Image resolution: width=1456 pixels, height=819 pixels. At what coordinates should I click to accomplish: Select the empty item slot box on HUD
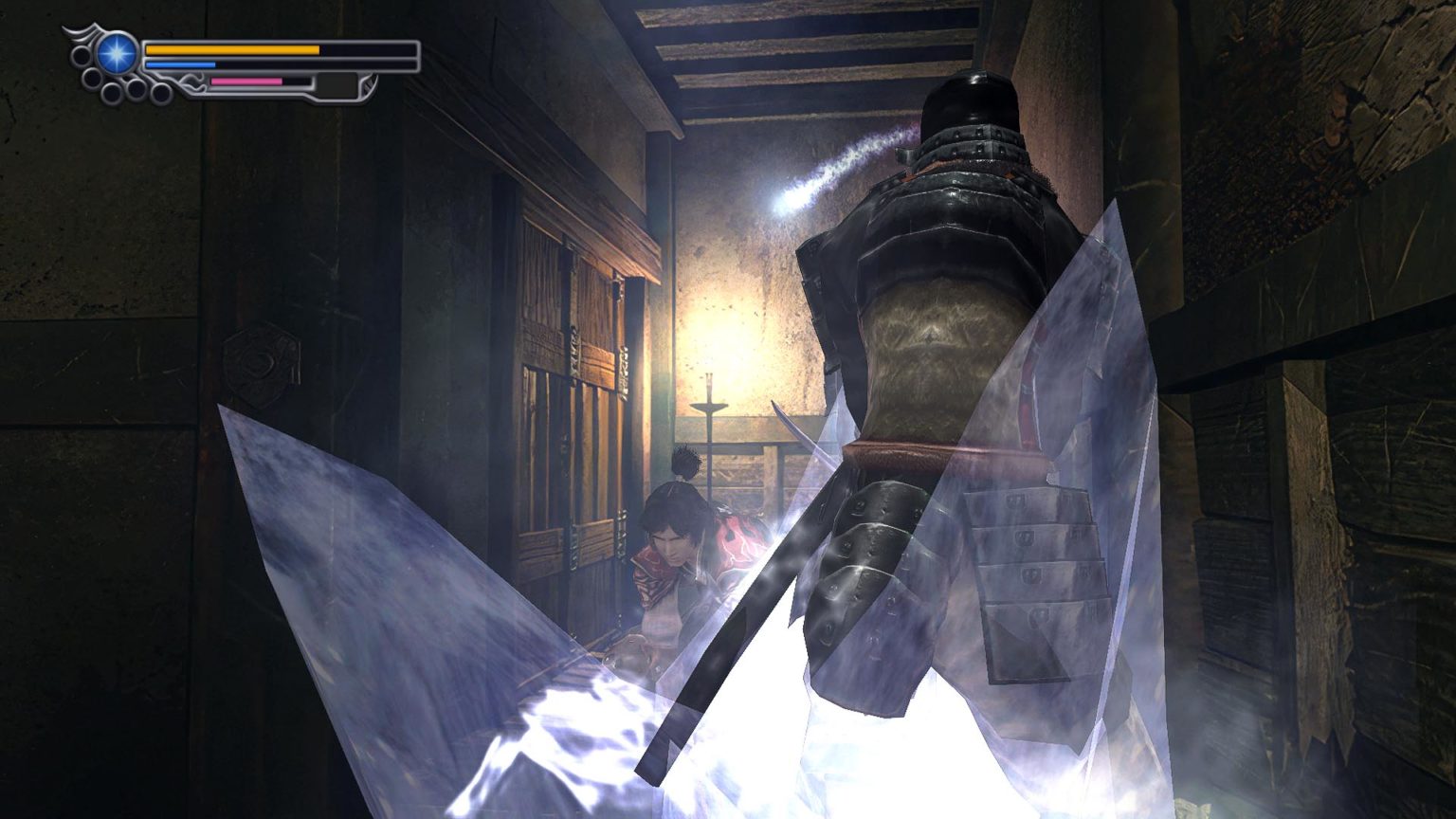click(336, 82)
